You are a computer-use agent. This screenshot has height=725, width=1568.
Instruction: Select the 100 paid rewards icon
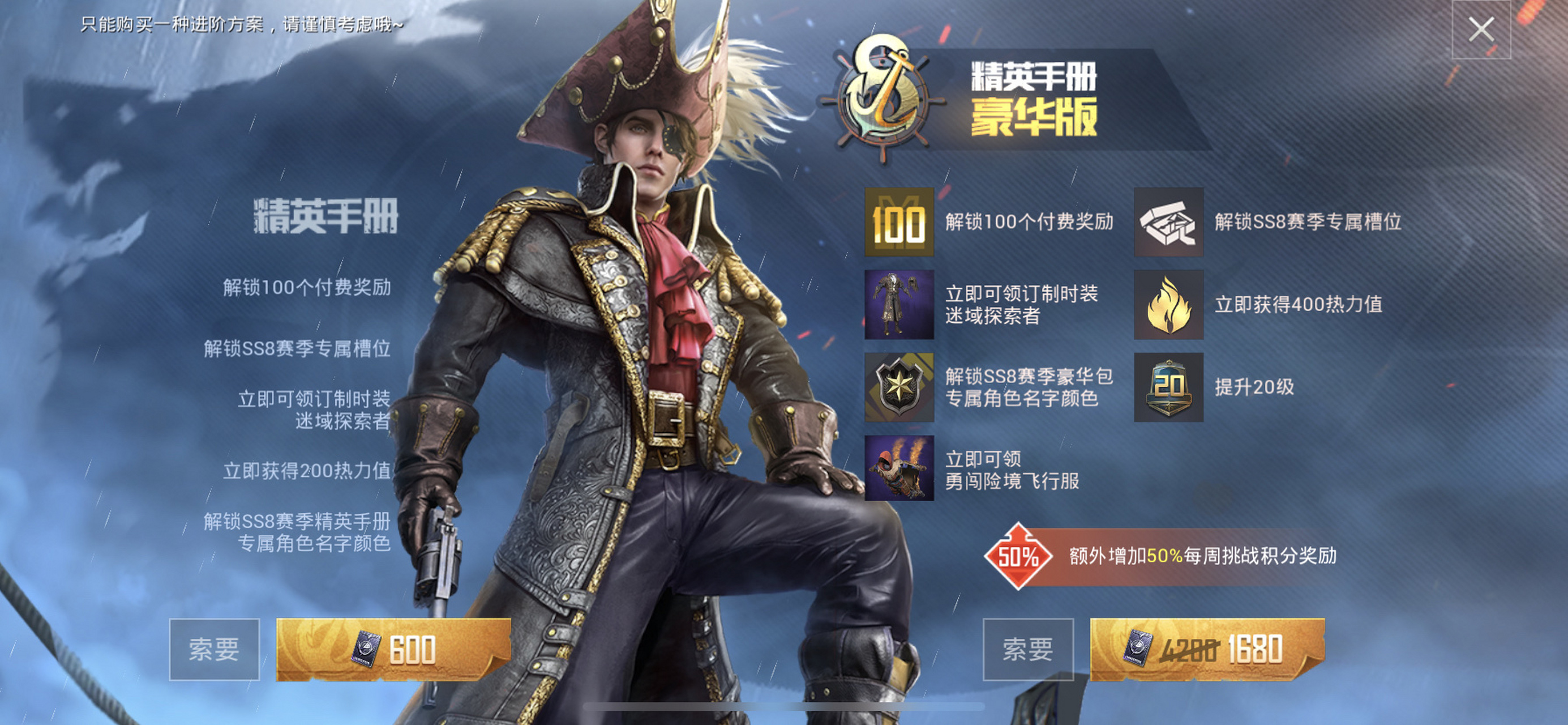click(899, 223)
